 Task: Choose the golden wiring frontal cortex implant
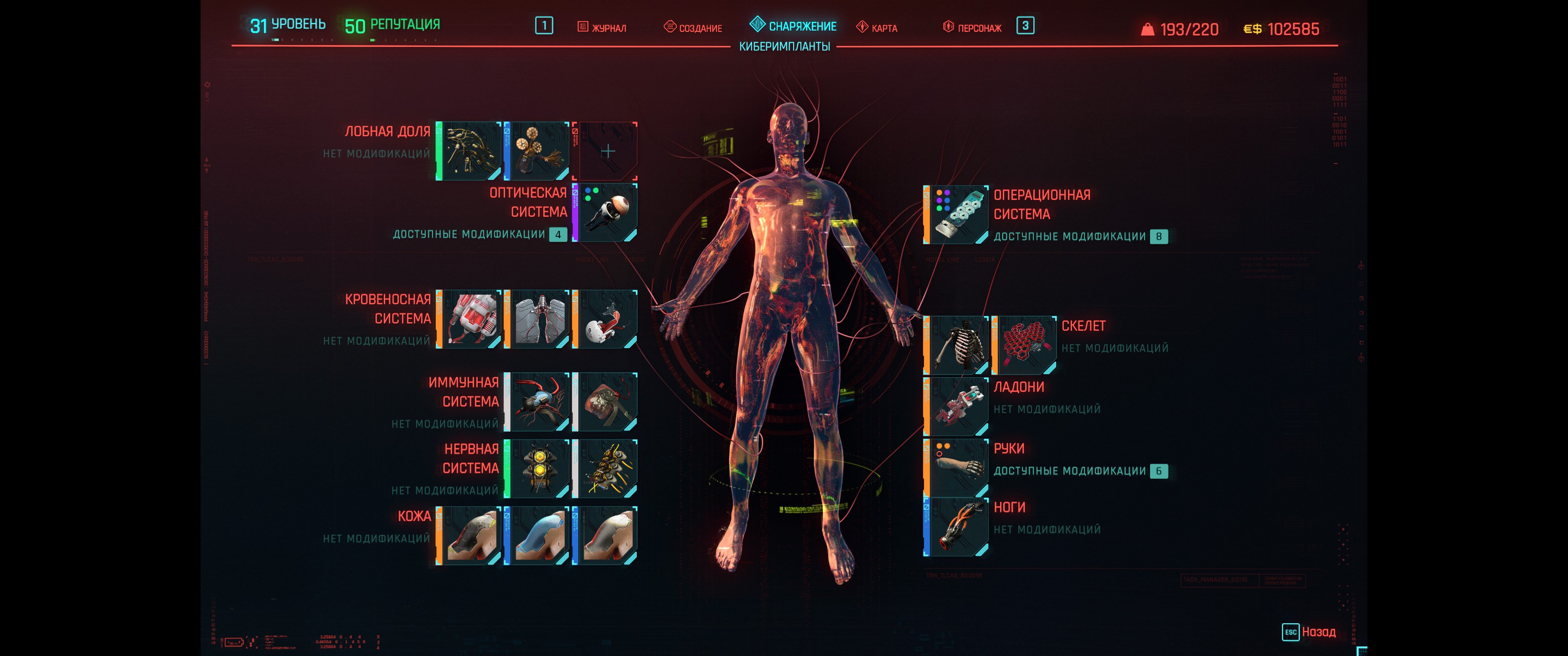pos(470,151)
